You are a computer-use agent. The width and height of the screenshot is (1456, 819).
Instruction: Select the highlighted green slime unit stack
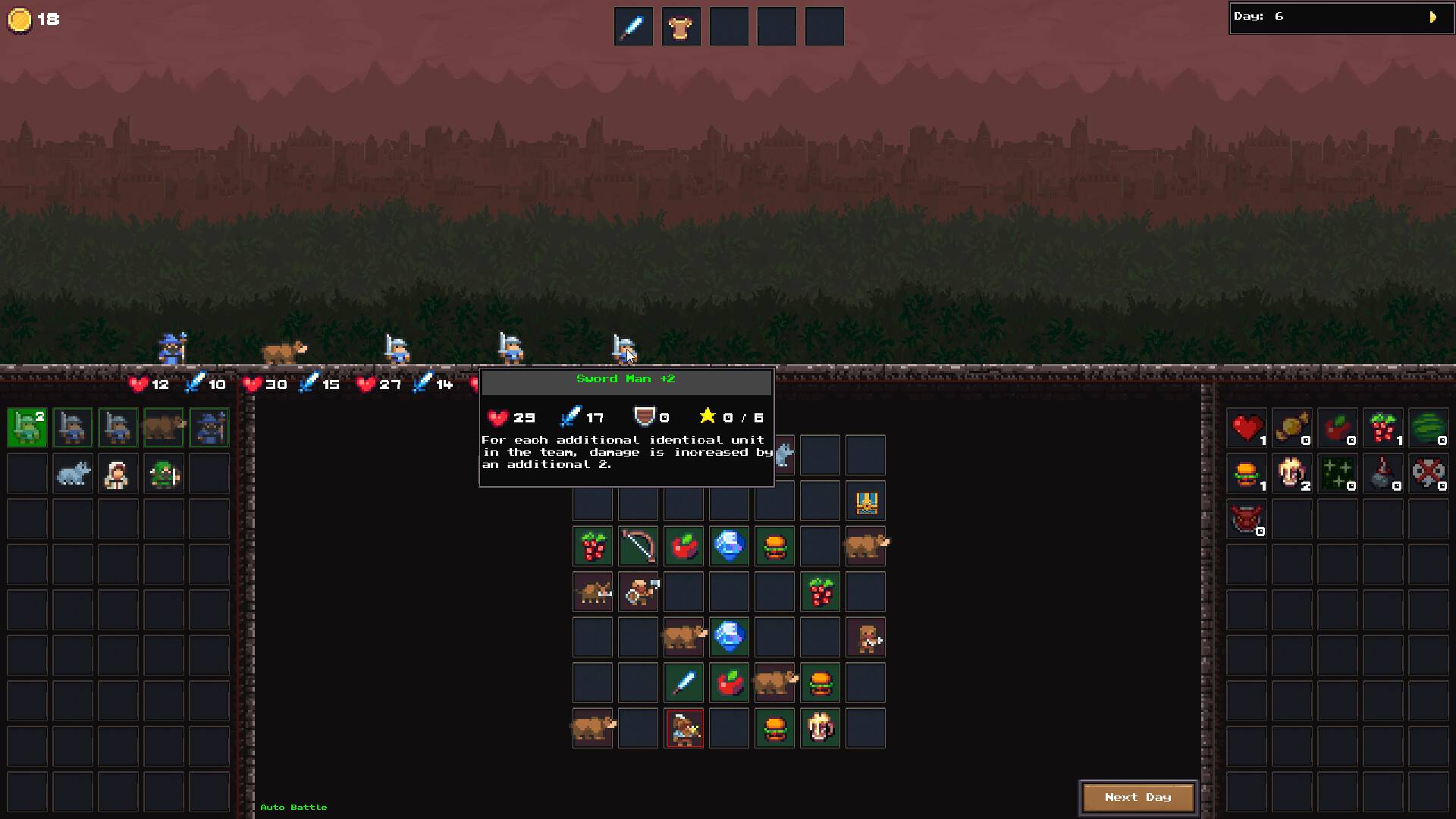point(27,428)
